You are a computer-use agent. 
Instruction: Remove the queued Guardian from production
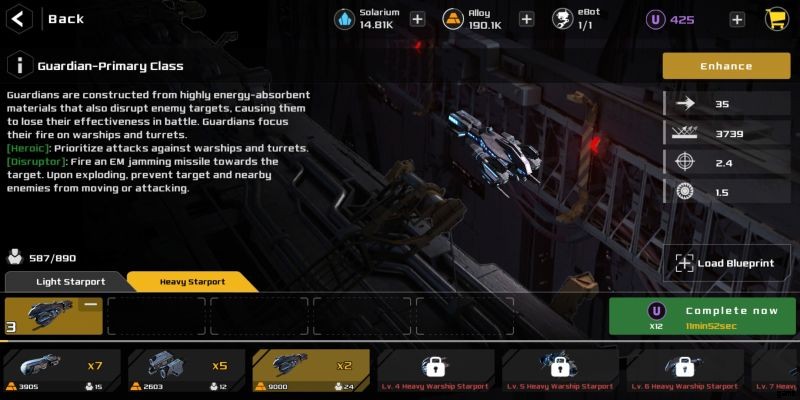pos(90,305)
